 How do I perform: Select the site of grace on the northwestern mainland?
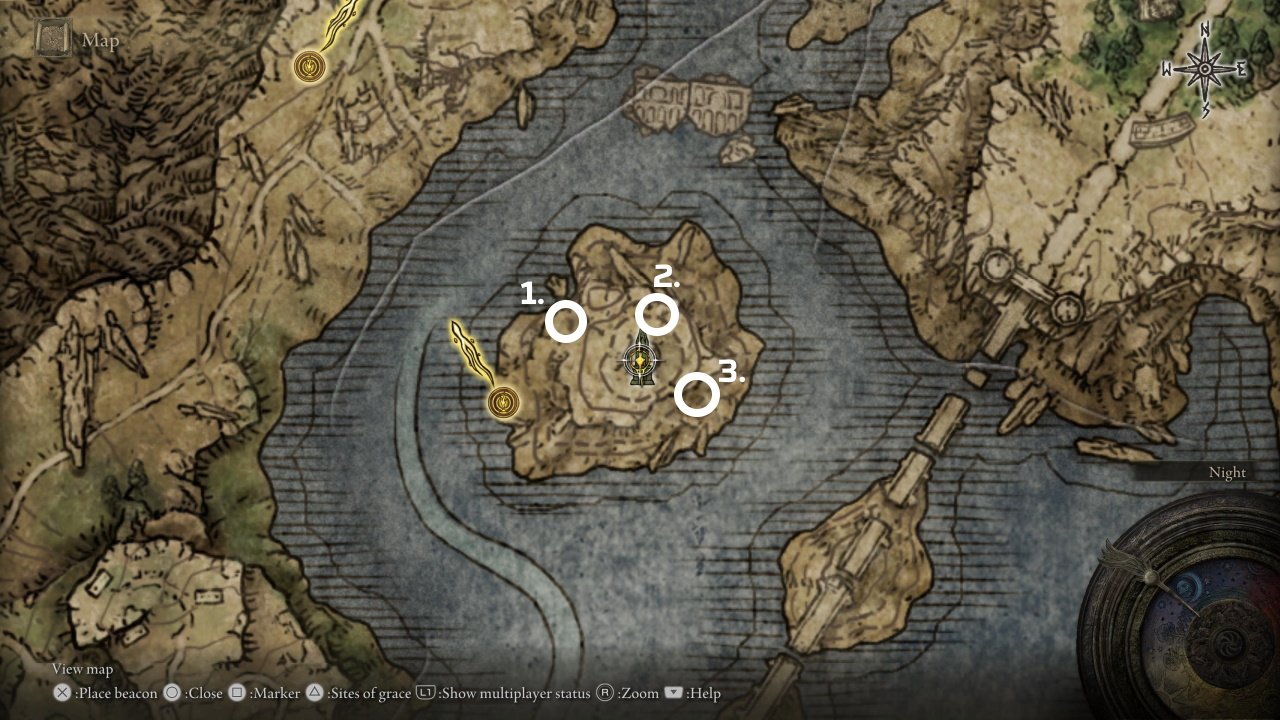[x=311, y=67]
